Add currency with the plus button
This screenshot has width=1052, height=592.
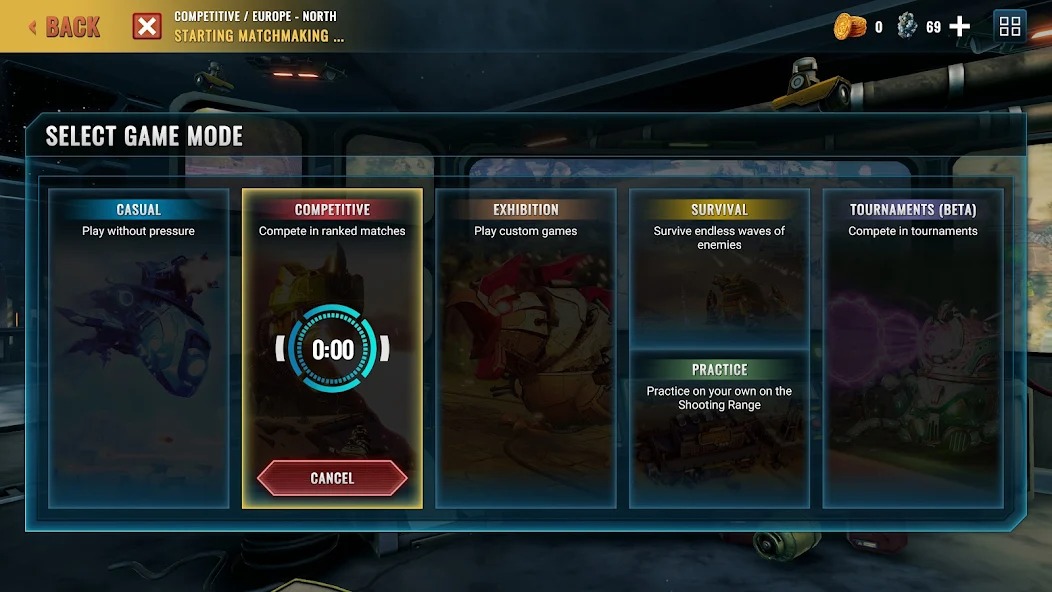click(959, 27)
